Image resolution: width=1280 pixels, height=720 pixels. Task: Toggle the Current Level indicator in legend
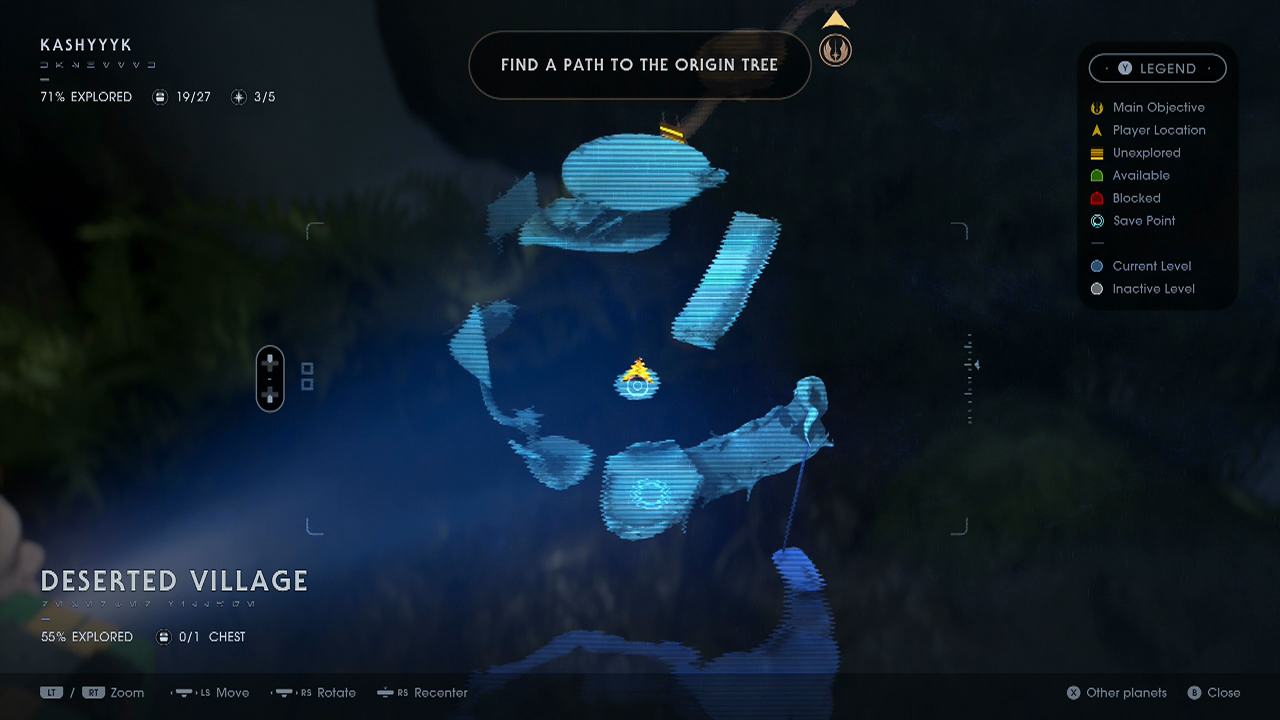coord(1097,266)
